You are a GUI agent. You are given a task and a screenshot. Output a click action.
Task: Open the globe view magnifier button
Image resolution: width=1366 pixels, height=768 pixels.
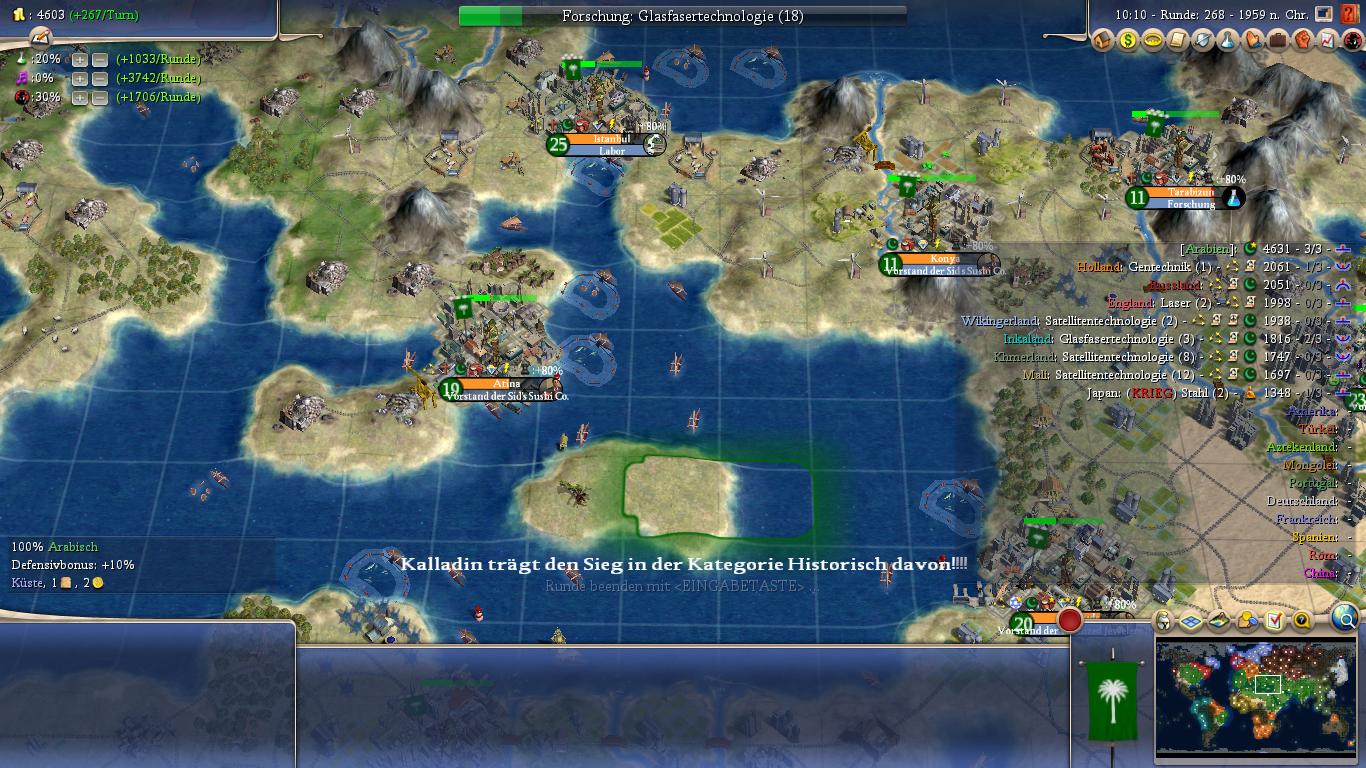[x=1346, y=621]
